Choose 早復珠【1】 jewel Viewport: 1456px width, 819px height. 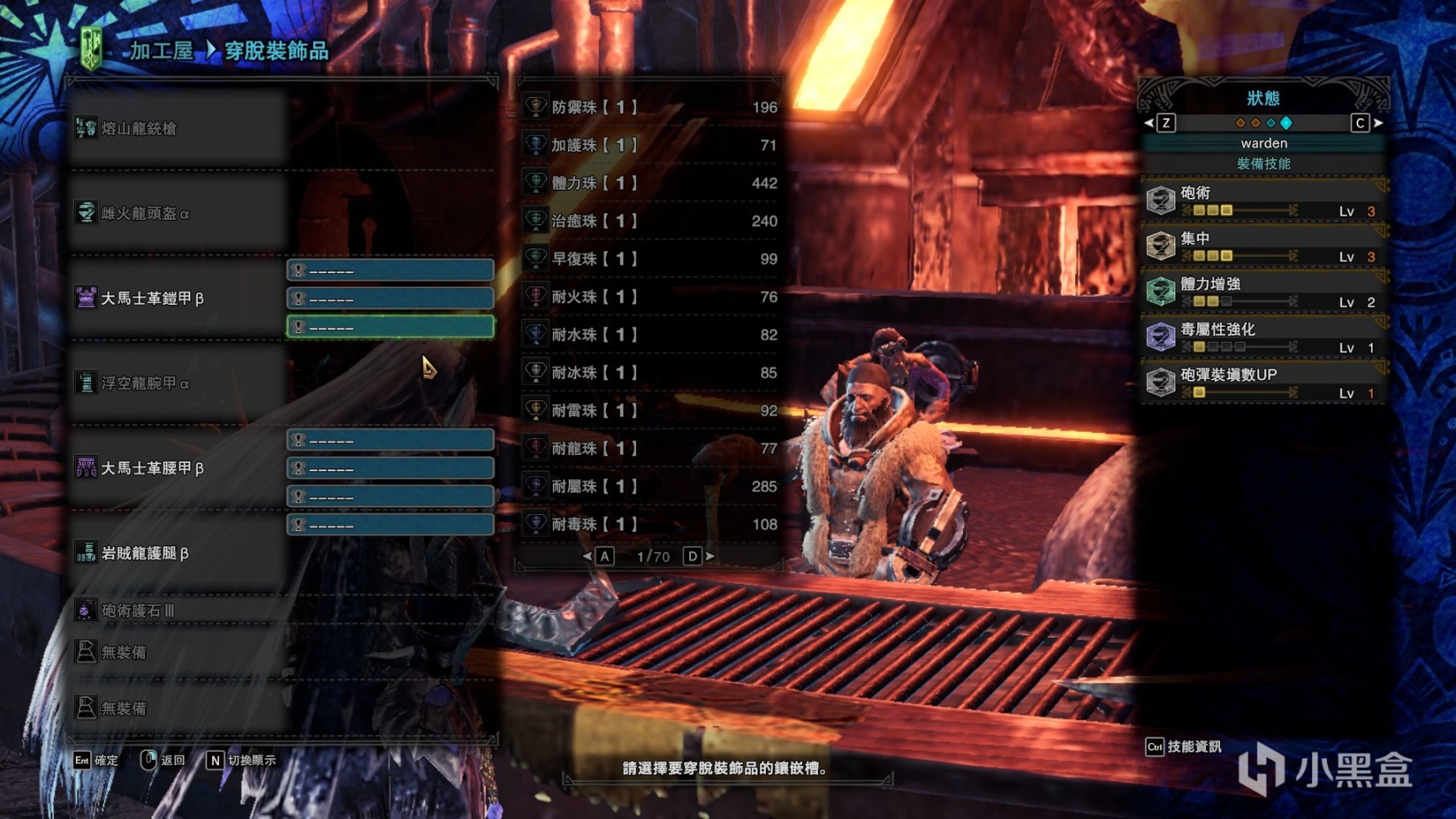(x=649, y=259)
